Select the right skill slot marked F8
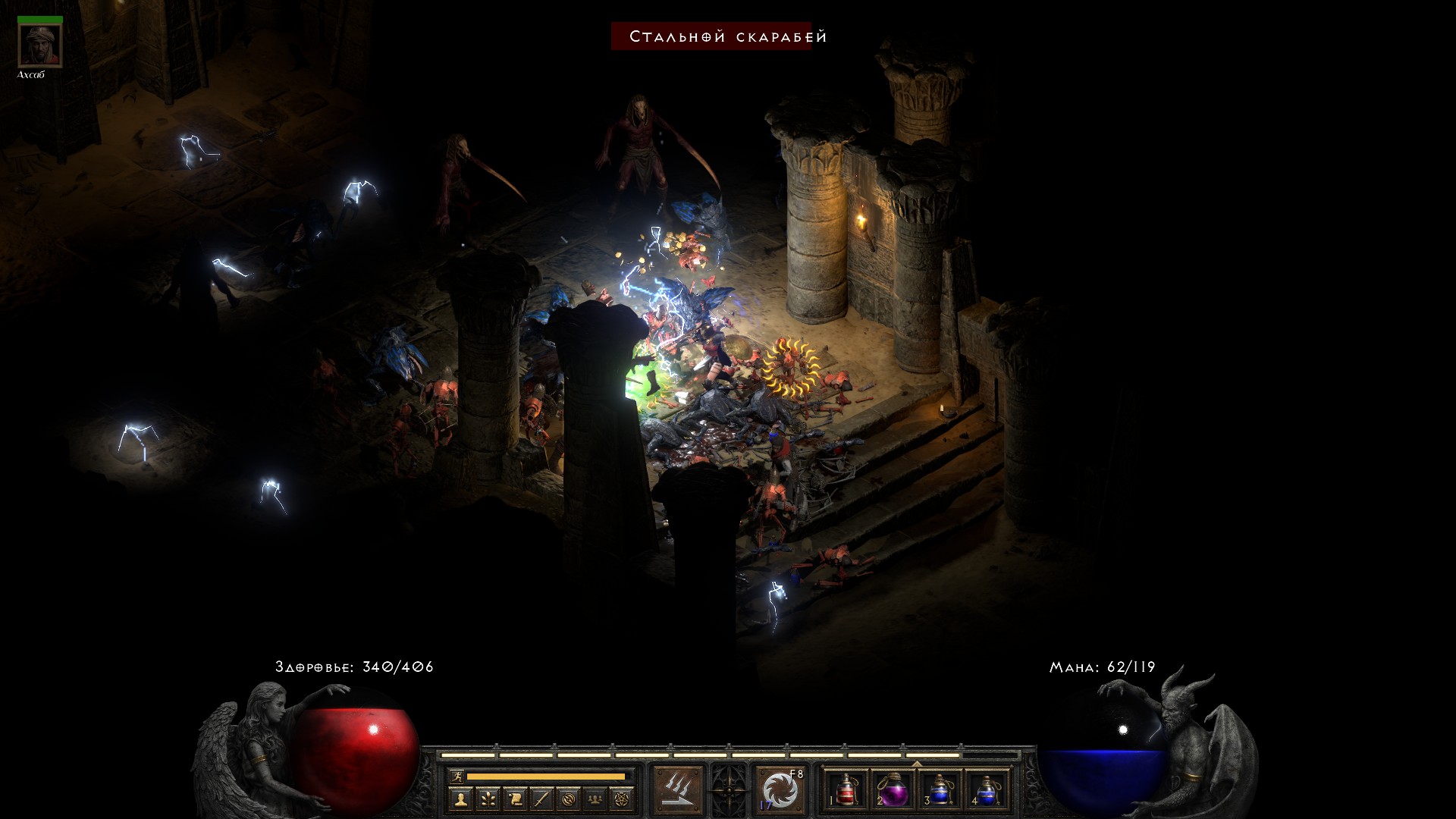This screenshot has height=819, width=1456. [x=780, y=789]
